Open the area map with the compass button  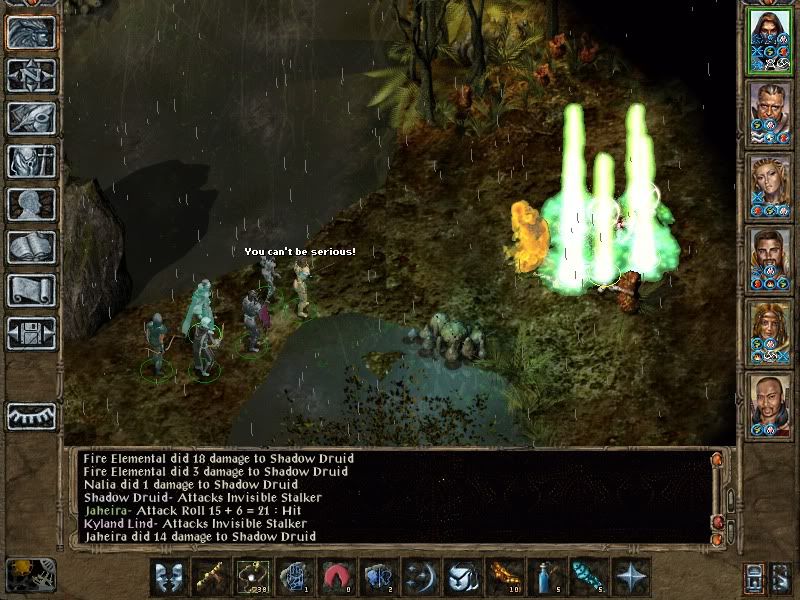(x=31, y=75)
